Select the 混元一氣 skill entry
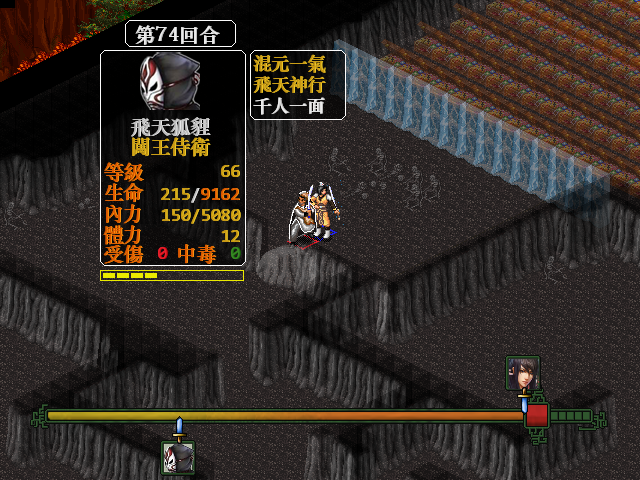The image size is (640, 480). [289, 65]
